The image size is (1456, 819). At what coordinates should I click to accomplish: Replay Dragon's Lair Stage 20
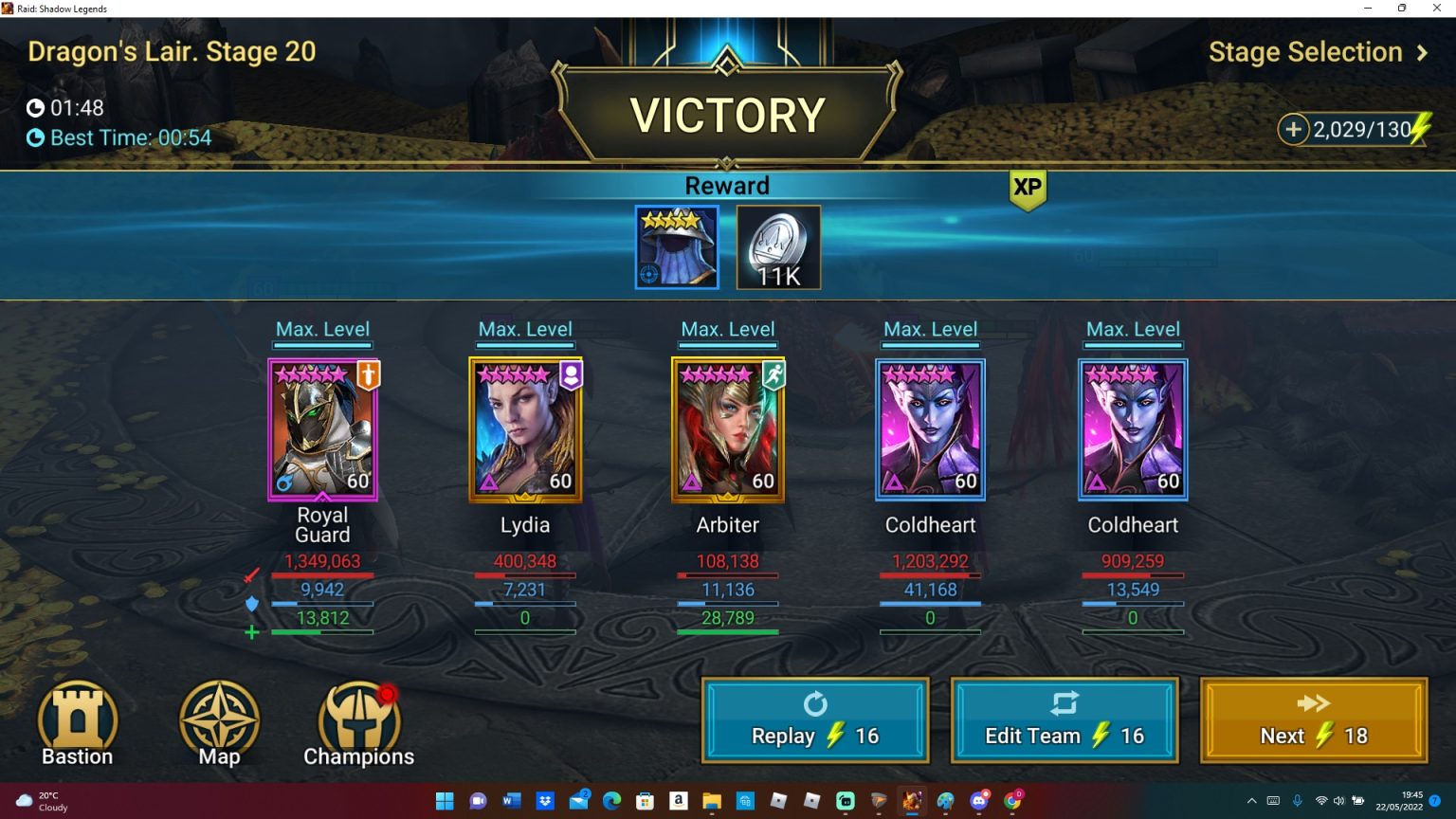(x=814, y=720)
